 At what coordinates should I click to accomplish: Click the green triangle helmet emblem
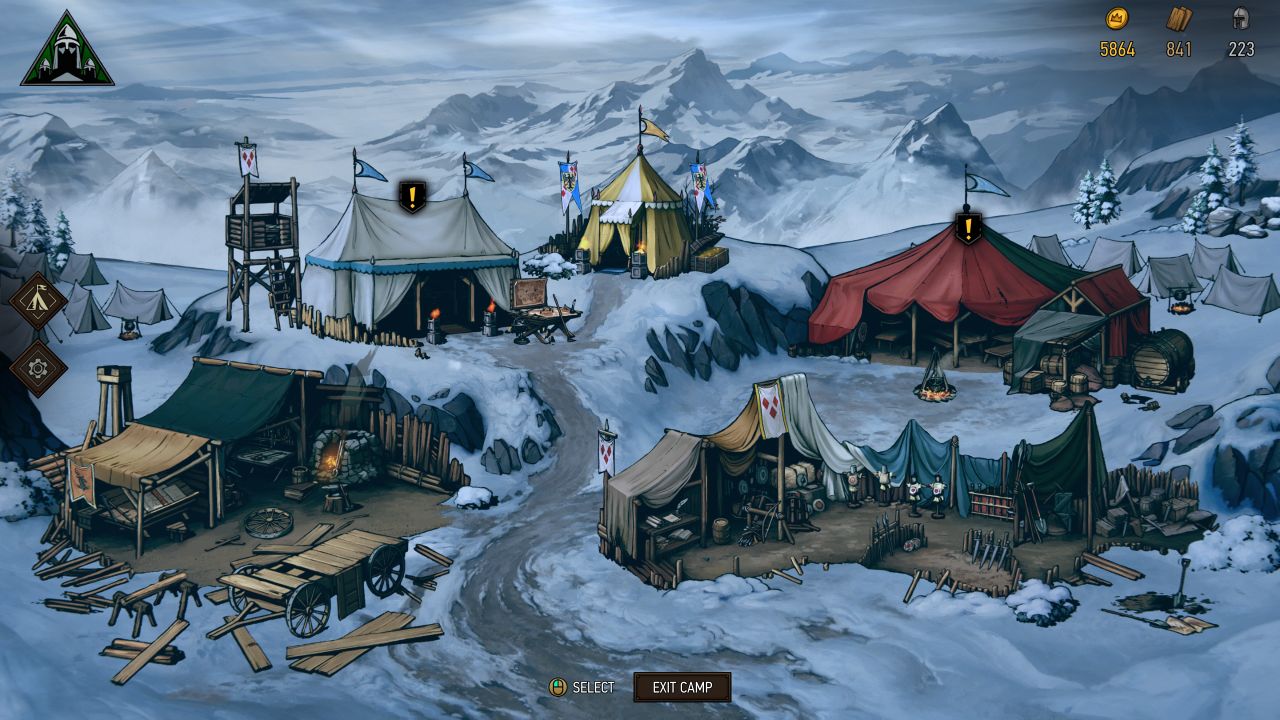(x=67, y=52)
